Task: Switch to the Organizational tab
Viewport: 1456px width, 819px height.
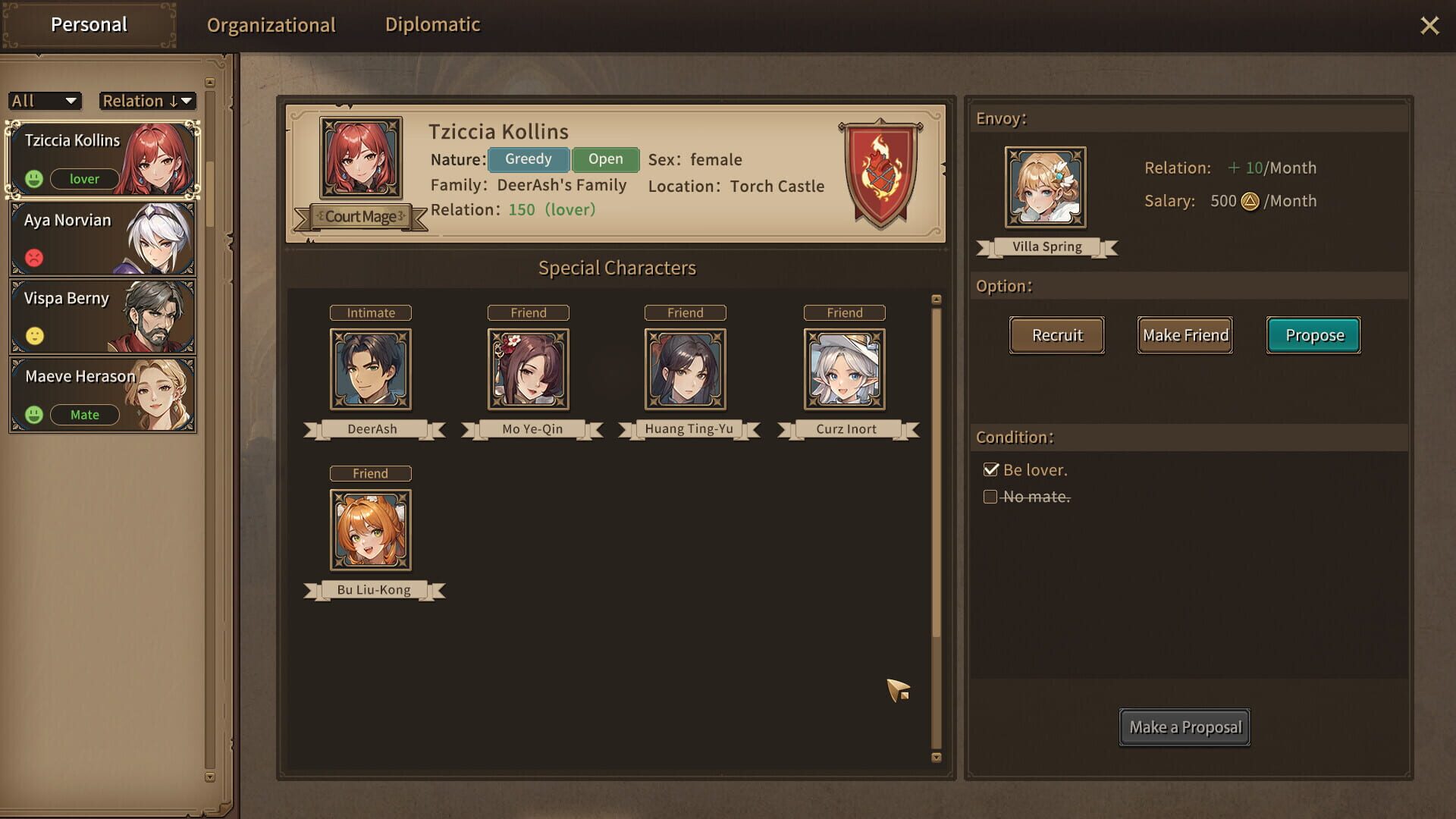Action: tap(272, 24)
